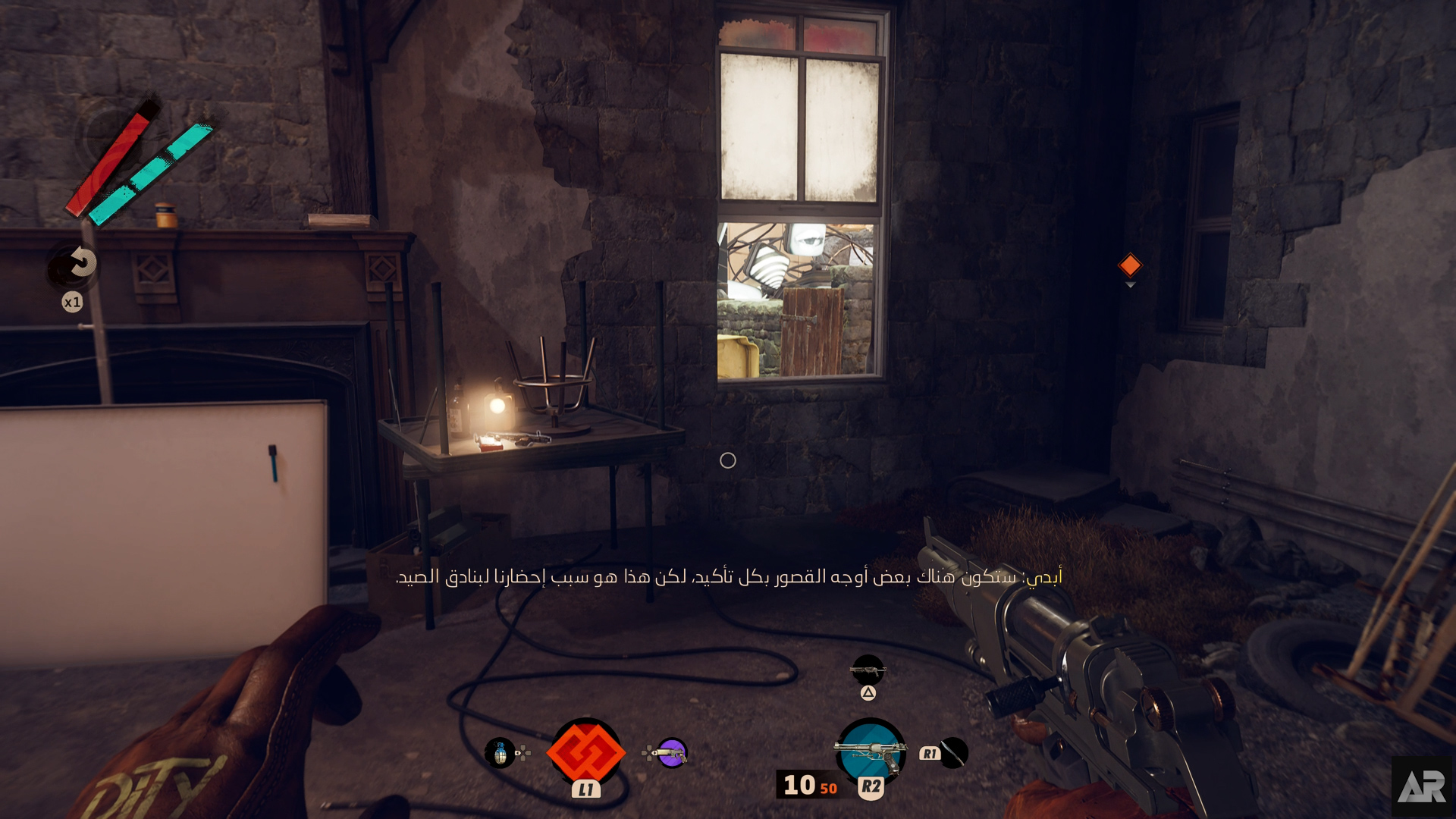Switch to the stowed shotgun icon
Image resolution: width=1456 pixels, height=819 pixels.
(868, 670)
